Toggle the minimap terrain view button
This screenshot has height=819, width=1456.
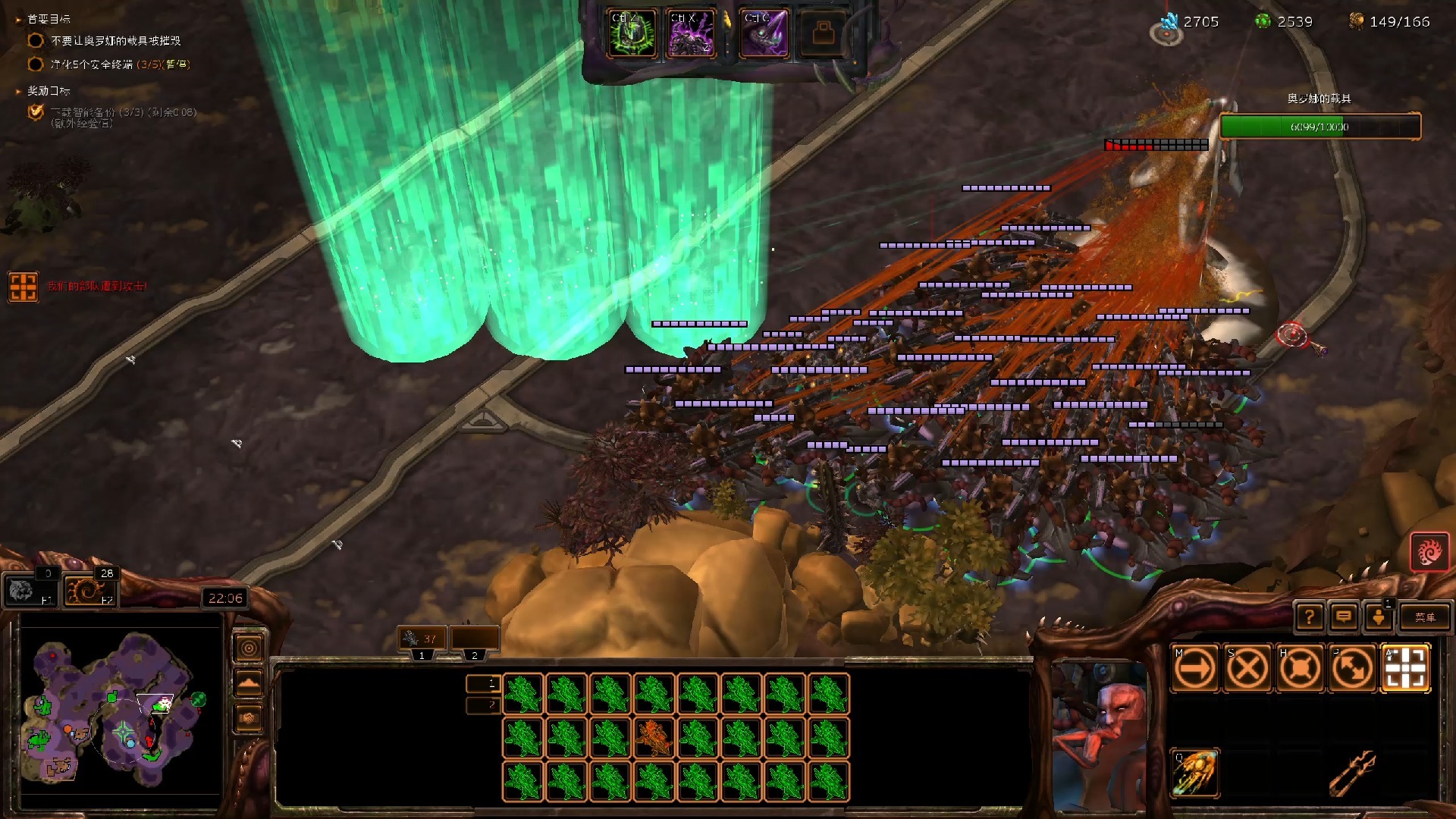tap(249, 683)
